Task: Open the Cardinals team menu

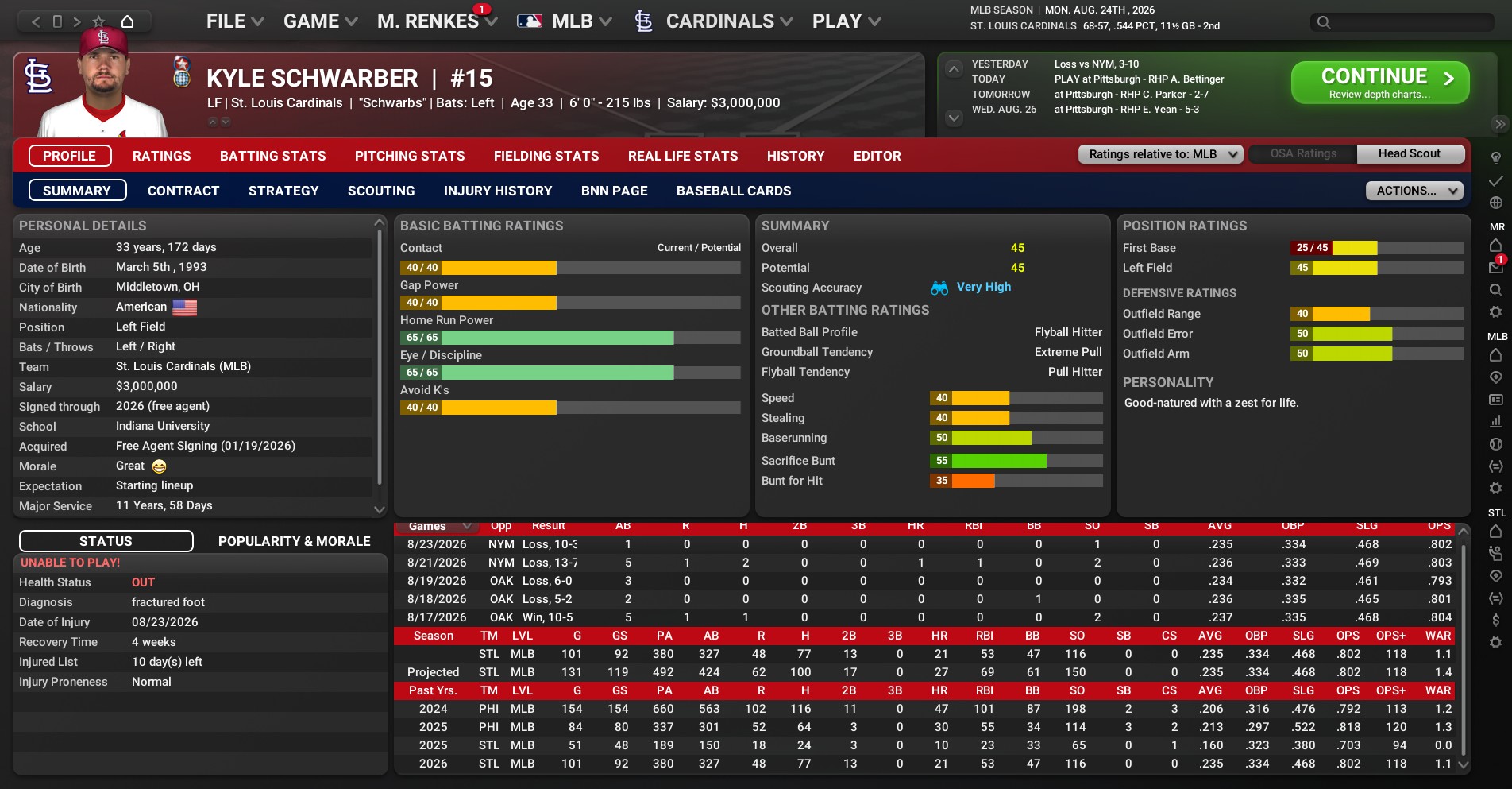Action: tap(714, 21)
